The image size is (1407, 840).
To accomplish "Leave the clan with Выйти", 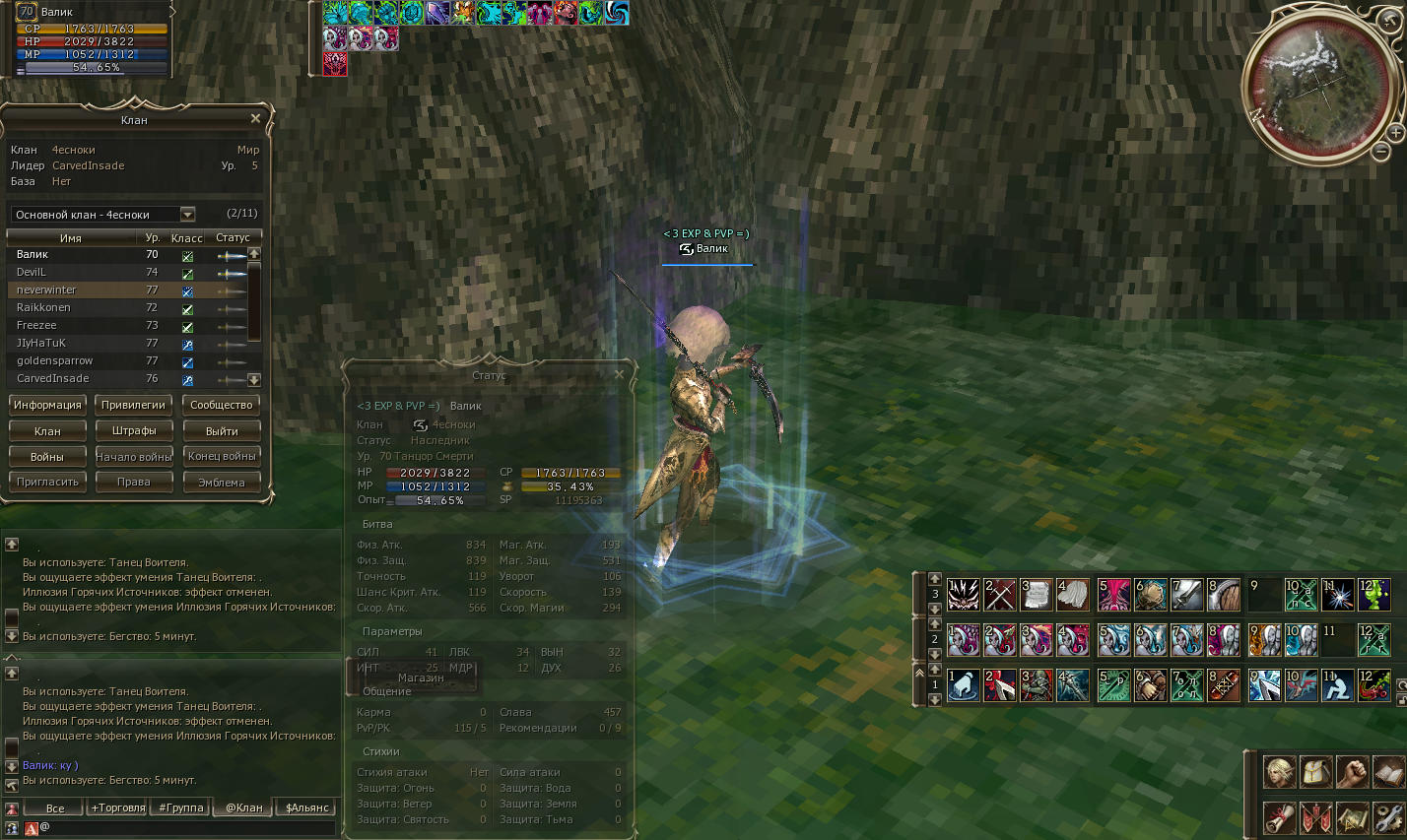I will [222, 430].
